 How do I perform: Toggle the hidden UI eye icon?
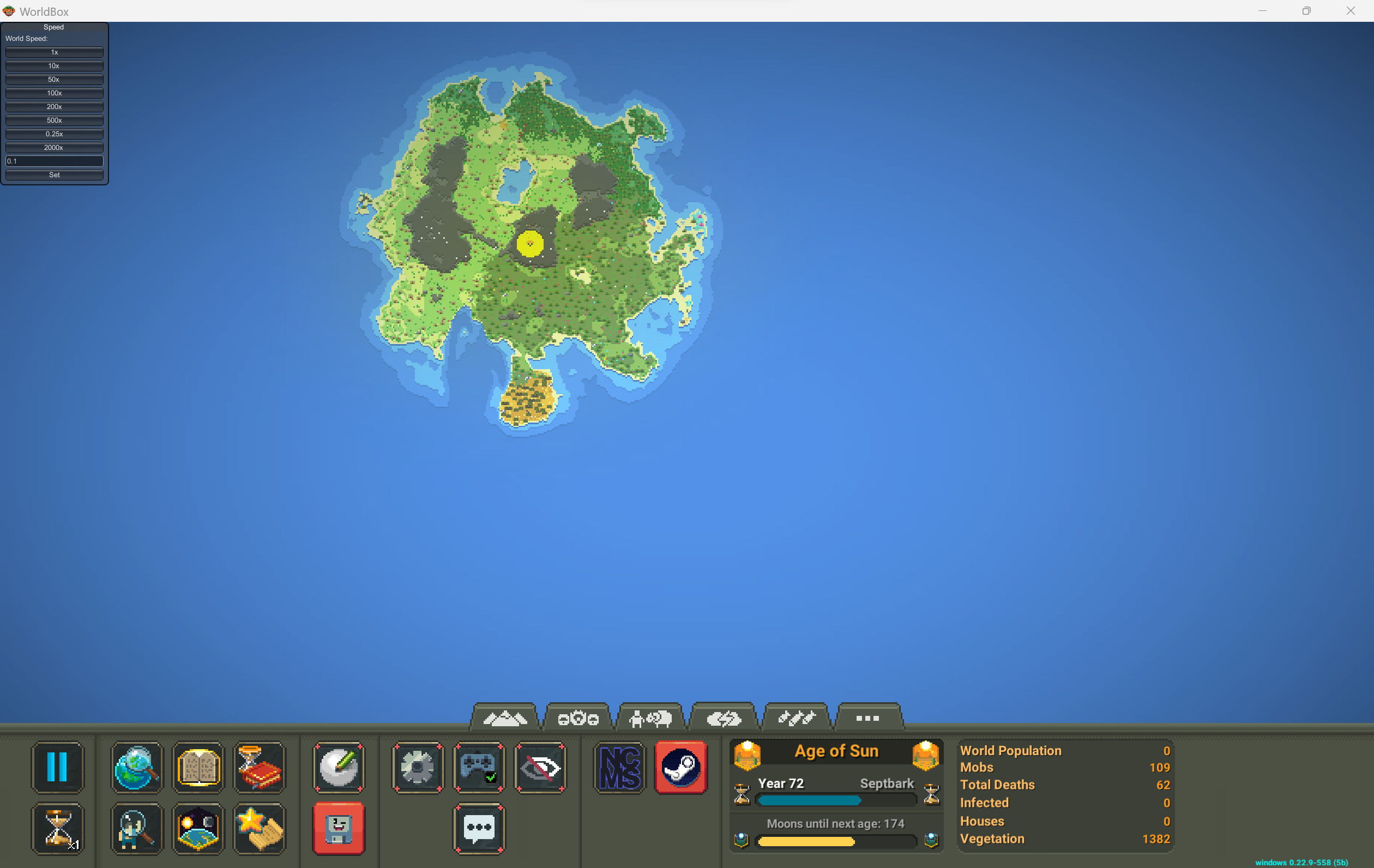click(540, 768)
